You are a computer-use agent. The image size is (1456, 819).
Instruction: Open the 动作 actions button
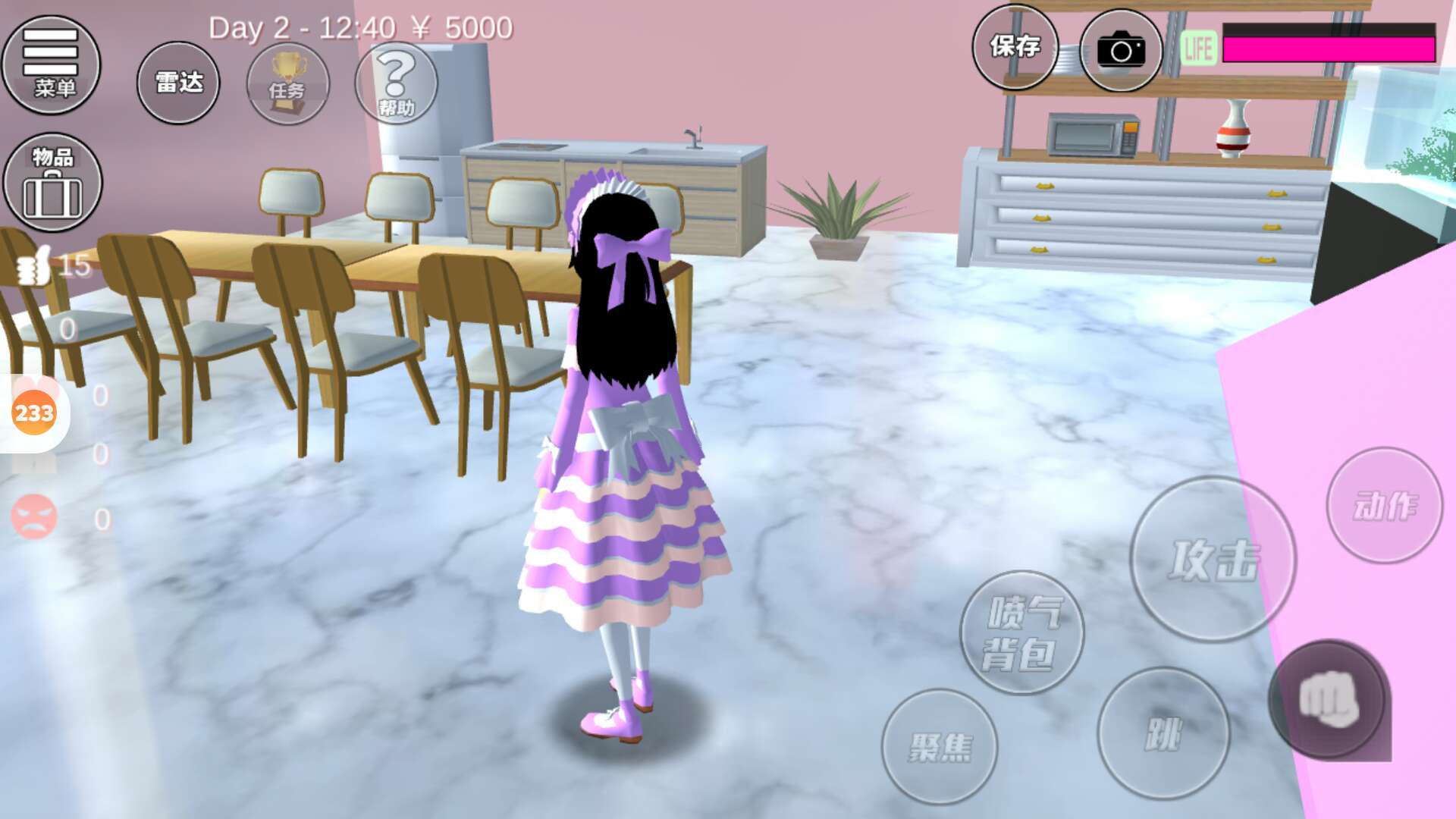[1384, 505]
